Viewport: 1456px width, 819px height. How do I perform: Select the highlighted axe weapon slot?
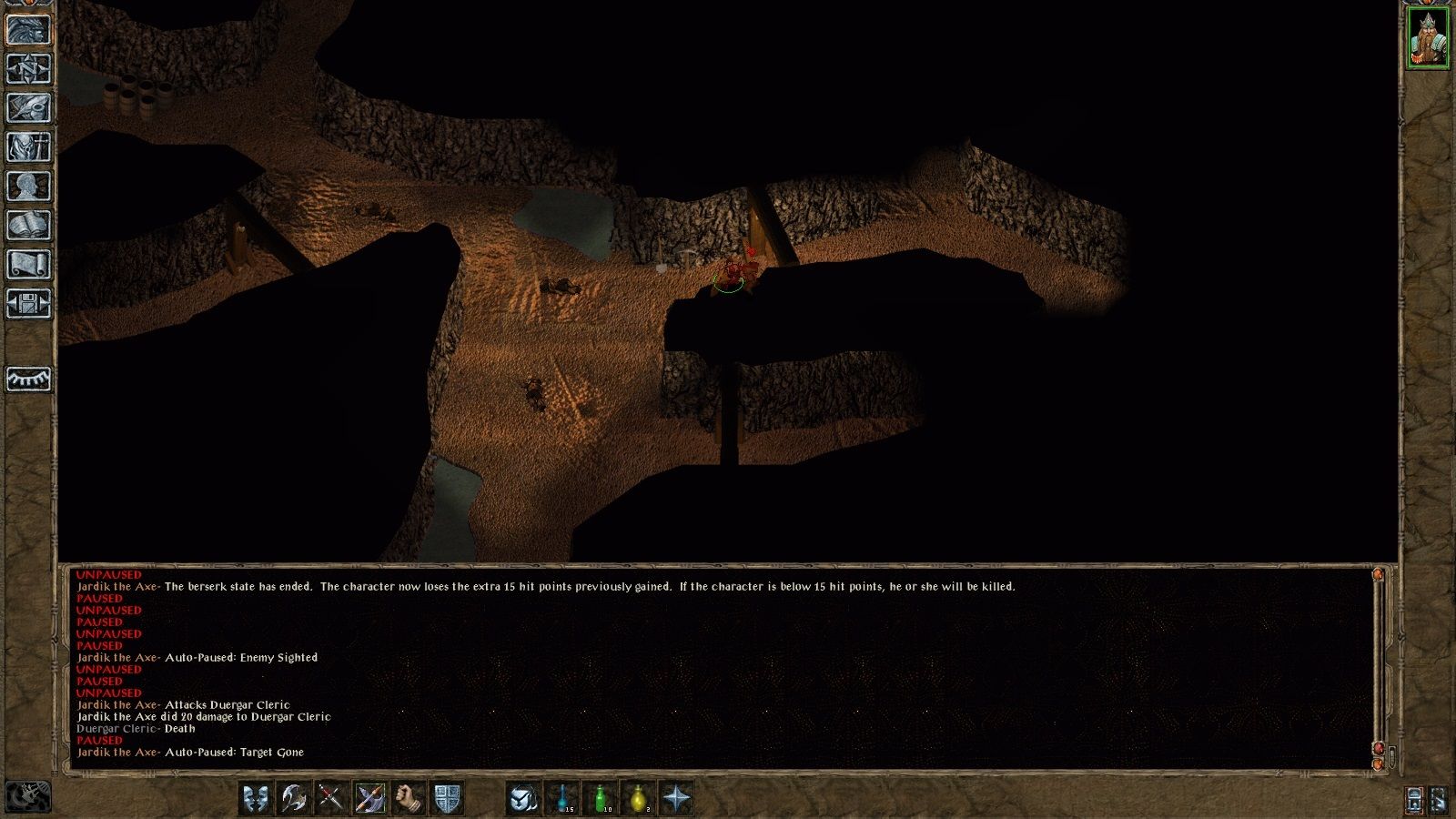pyautogui.click(x=369, y=798)
